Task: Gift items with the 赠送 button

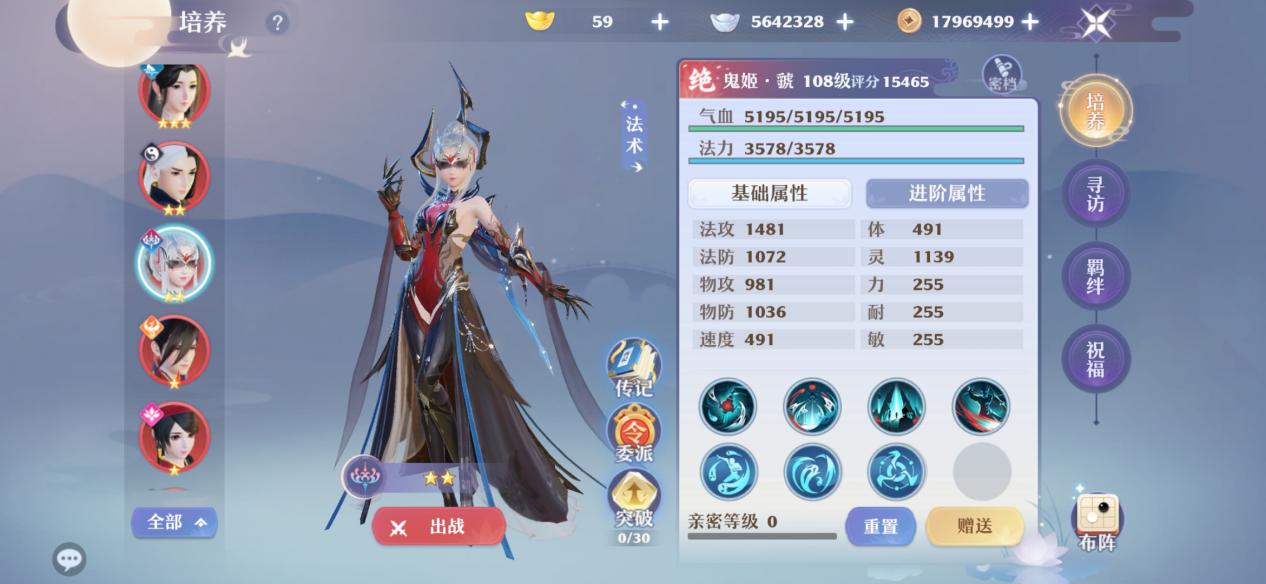Action: coord(974,526)
